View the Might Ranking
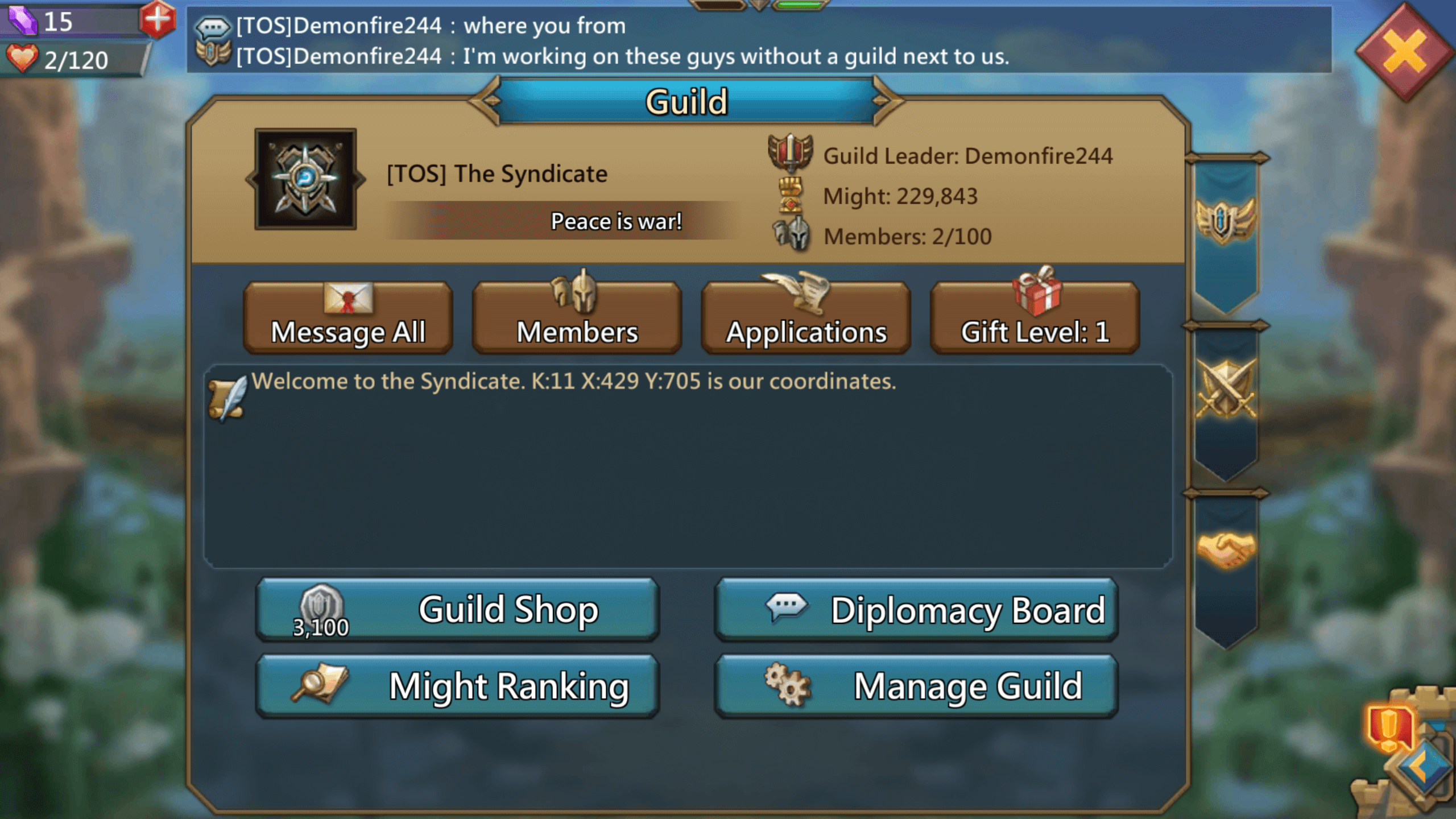The height and width of the screenshot is (819, 1456). (458, 685)
